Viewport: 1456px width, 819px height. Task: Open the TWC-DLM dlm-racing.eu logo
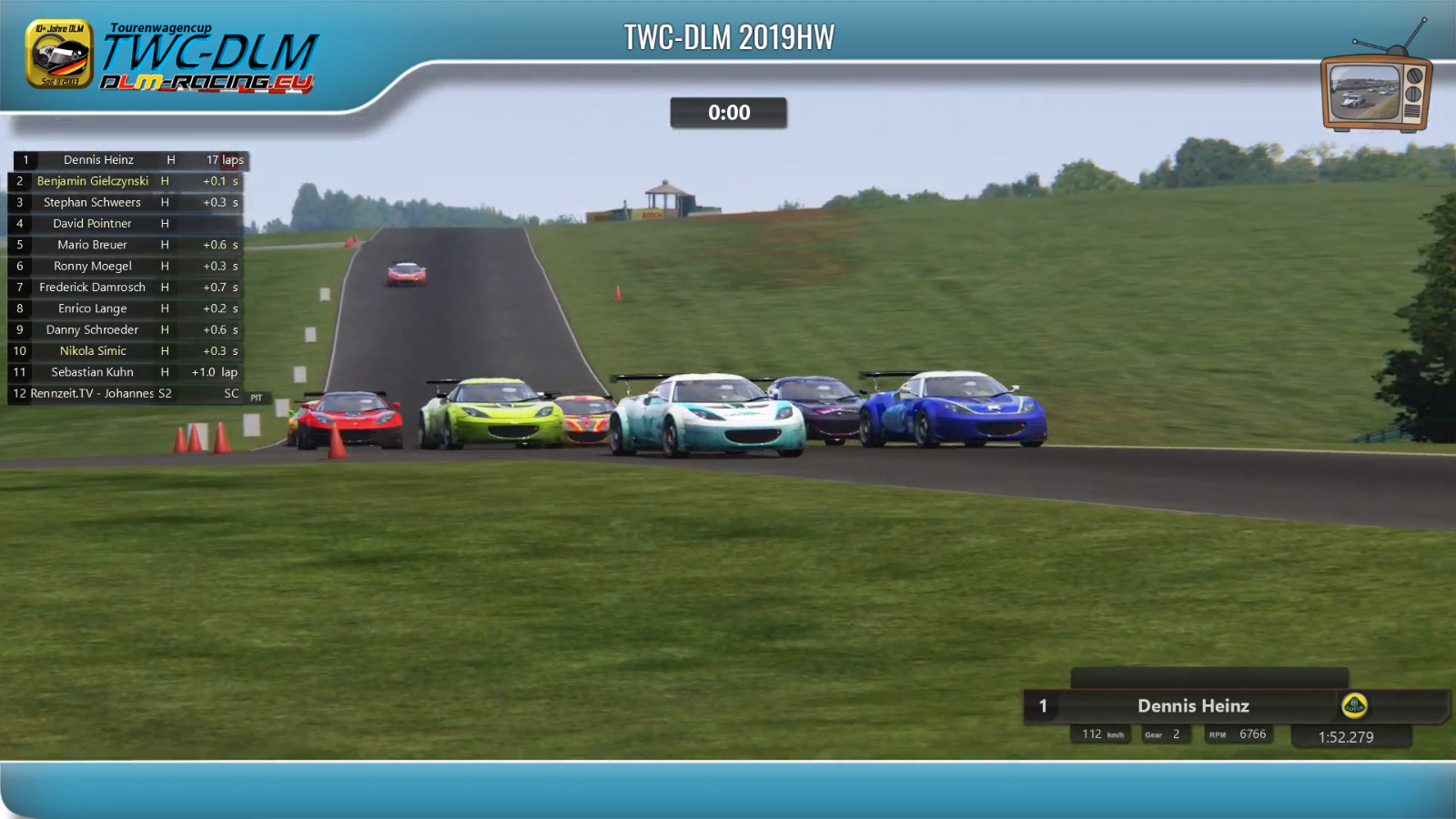(173, 56)
